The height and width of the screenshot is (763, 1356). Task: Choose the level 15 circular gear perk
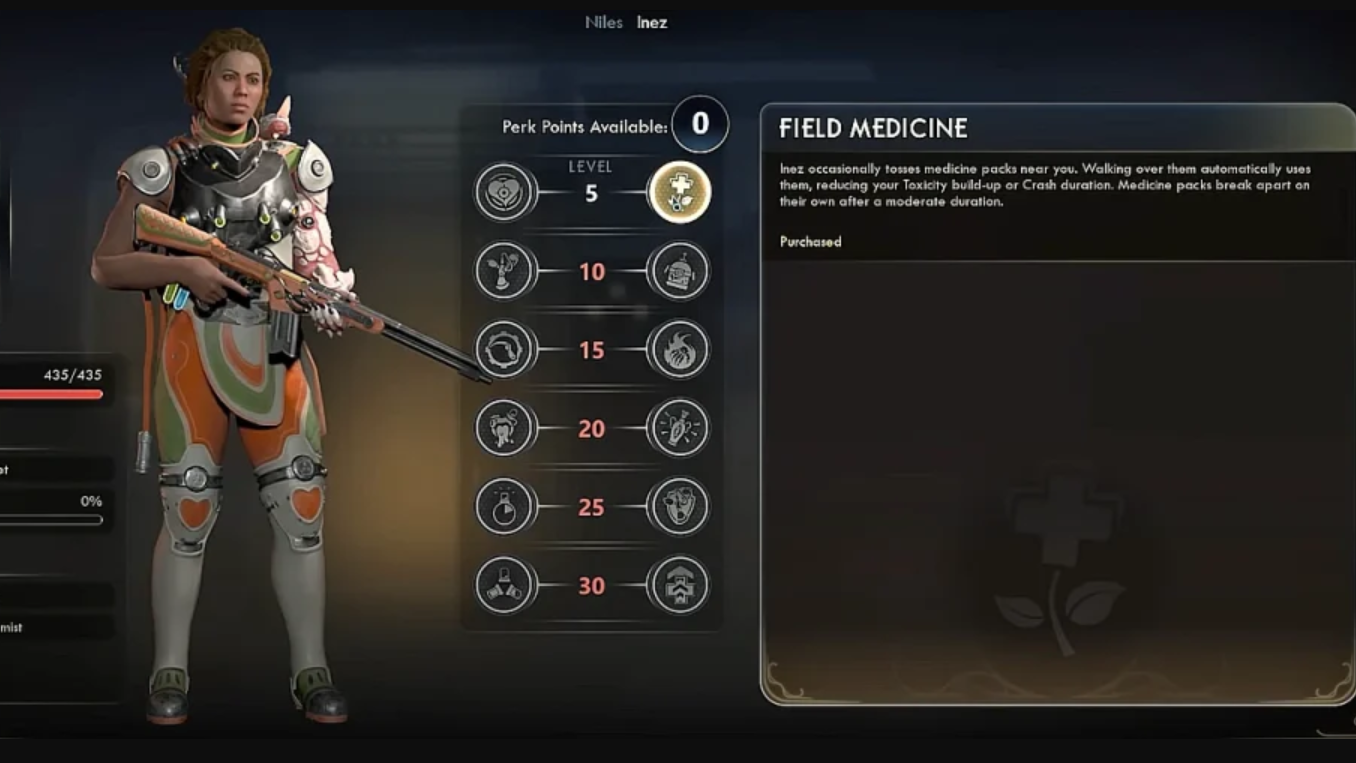[x=505, y=350]
